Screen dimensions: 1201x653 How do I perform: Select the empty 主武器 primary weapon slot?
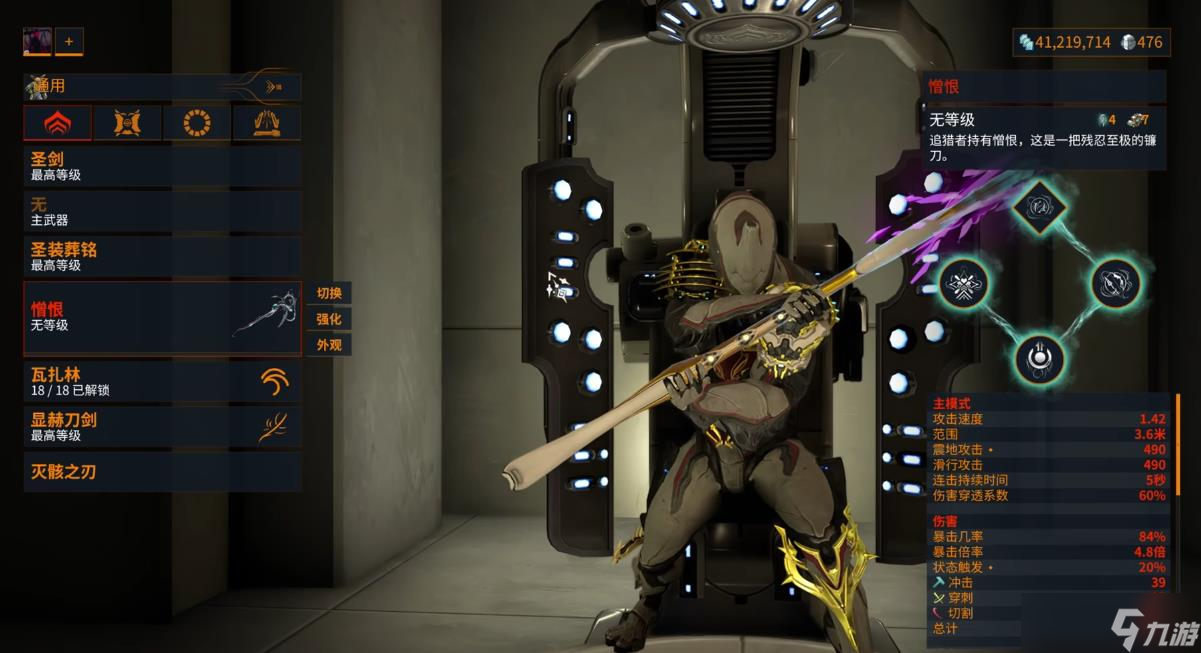(x=162, y=211)
